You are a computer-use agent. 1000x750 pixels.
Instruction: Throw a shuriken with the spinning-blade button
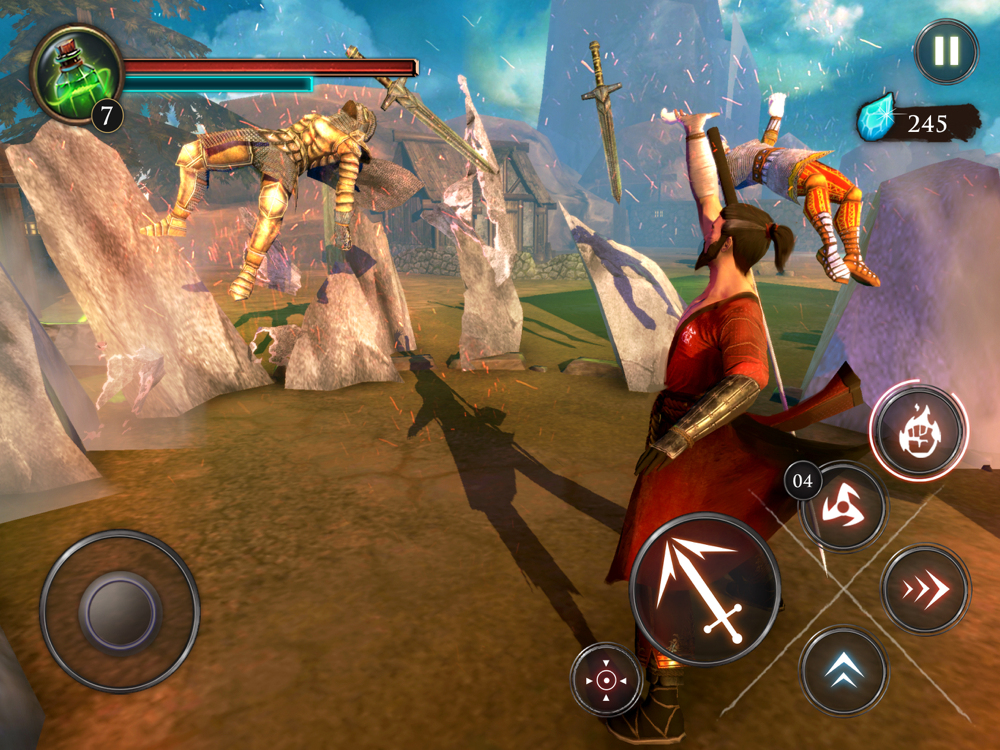(844, 506)
